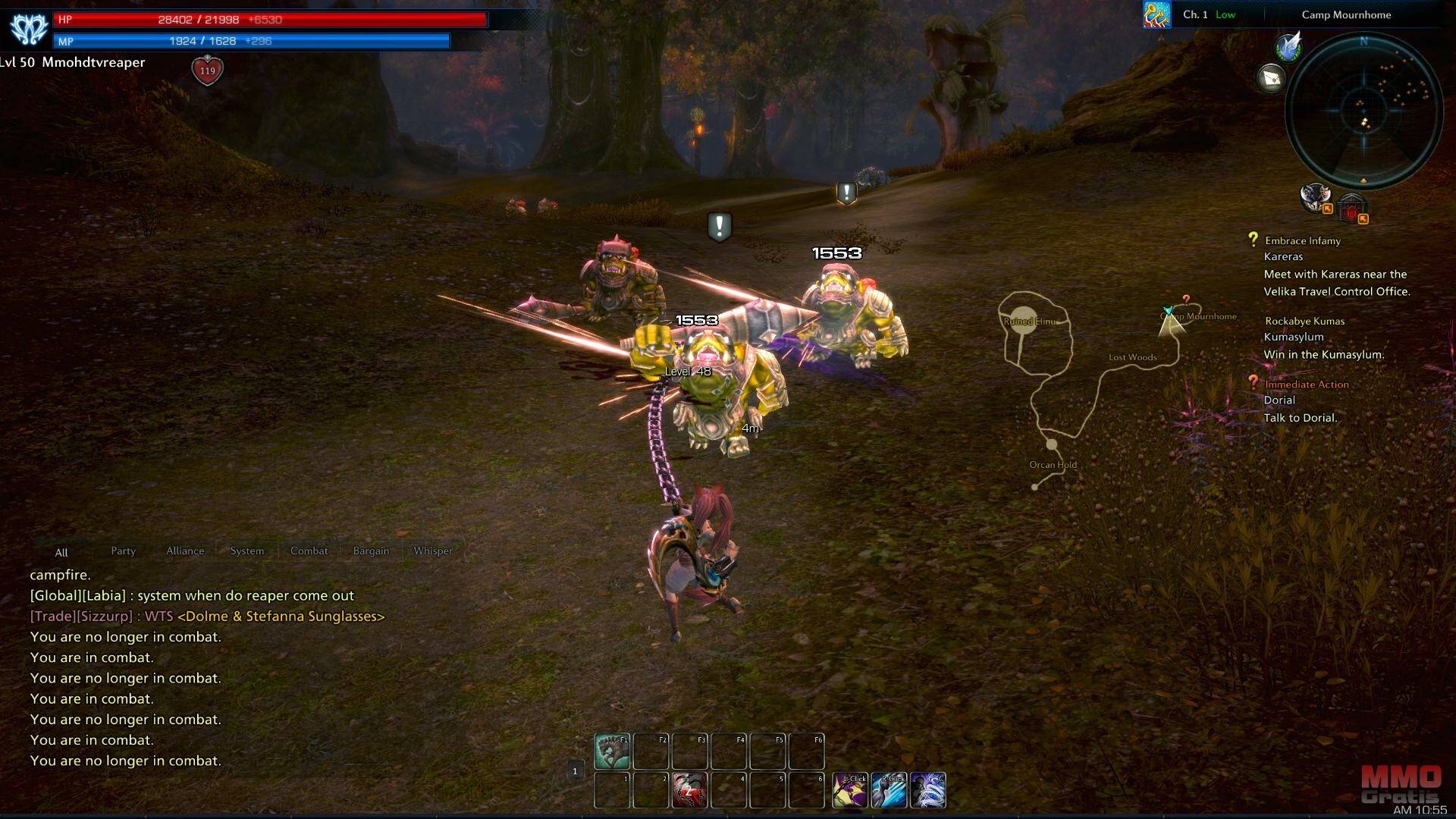Use the red chain skill in slot 3

[689, 790]
